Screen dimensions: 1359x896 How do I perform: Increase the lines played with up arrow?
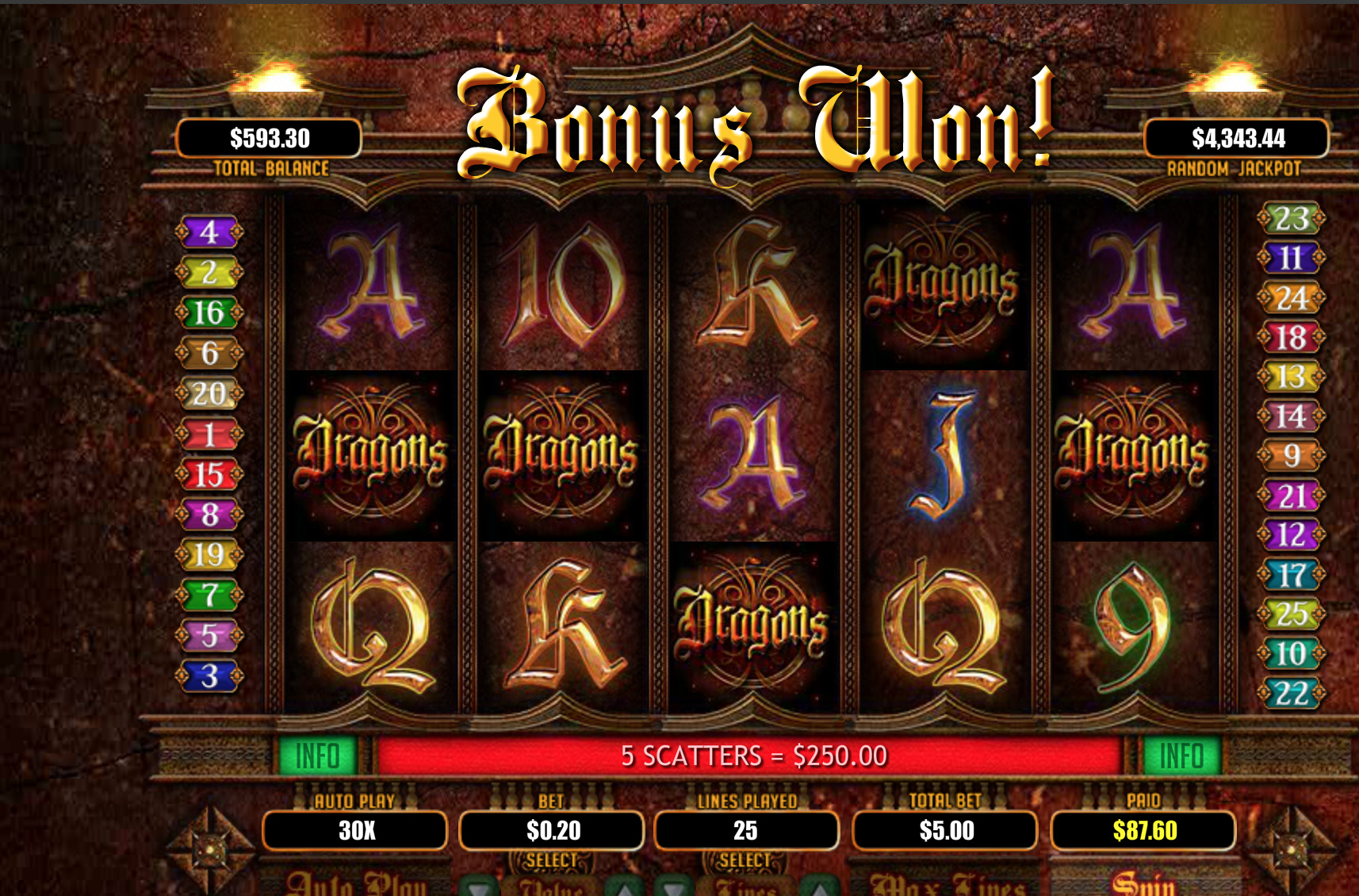pos(820,887)
